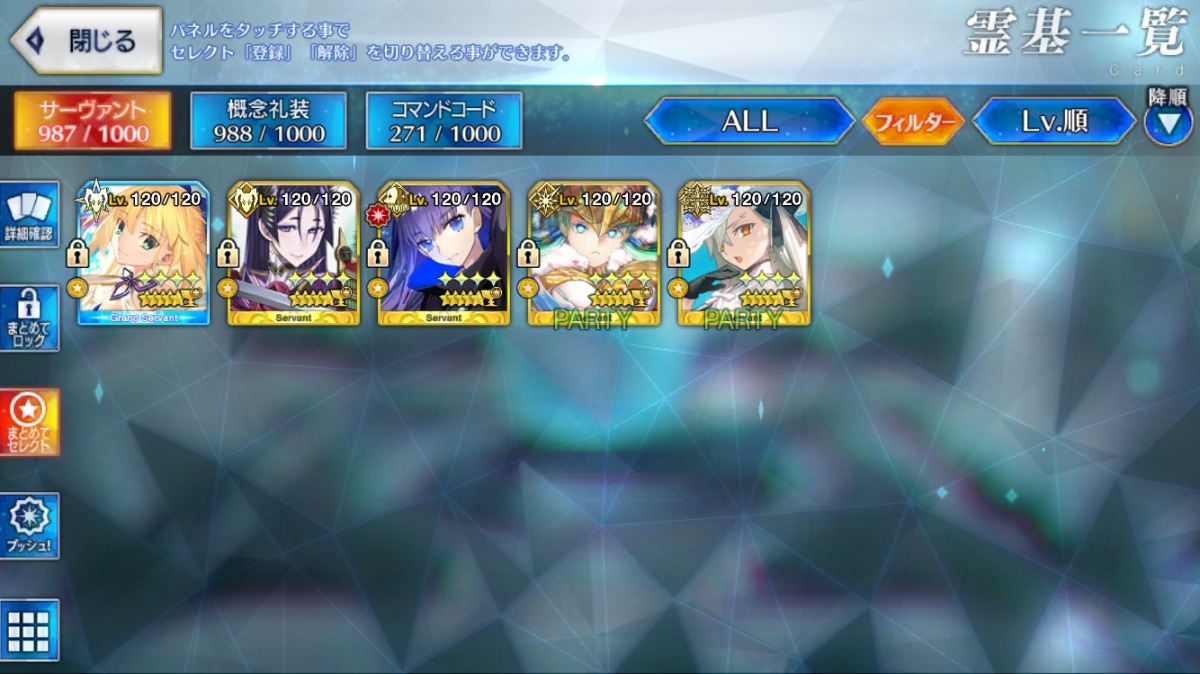Toggle the 降順 descending arrow

(x=1167, y=122)
